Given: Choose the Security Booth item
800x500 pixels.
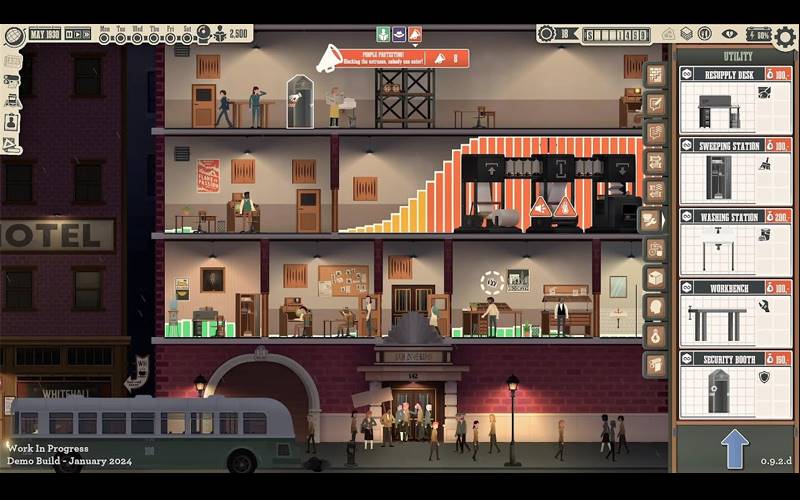Looking at the screenshot, I should 735,384.
